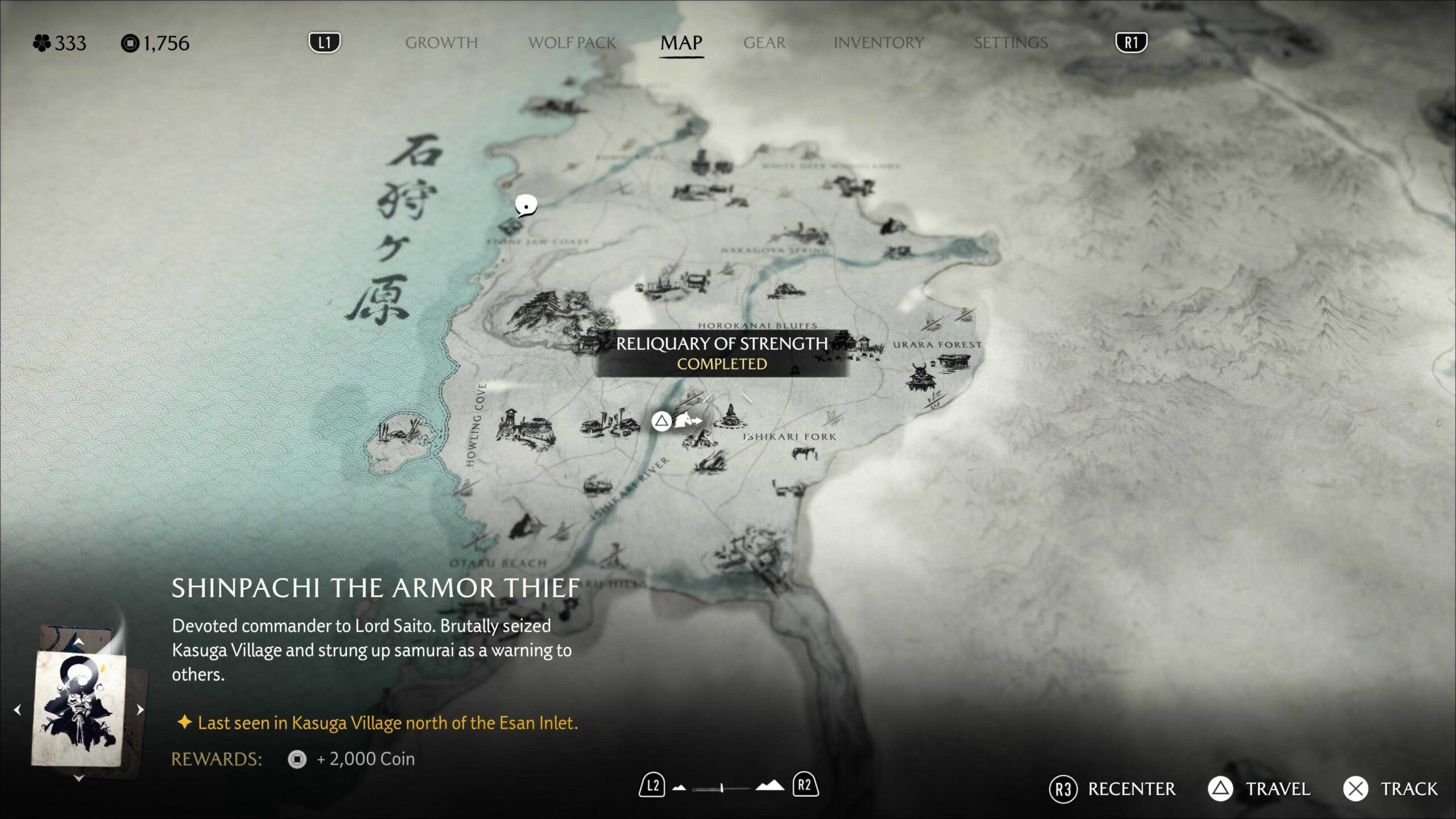1456x819 pixels.
Task: Click the up arrow above the wanted poster
Action: point(79,642)
